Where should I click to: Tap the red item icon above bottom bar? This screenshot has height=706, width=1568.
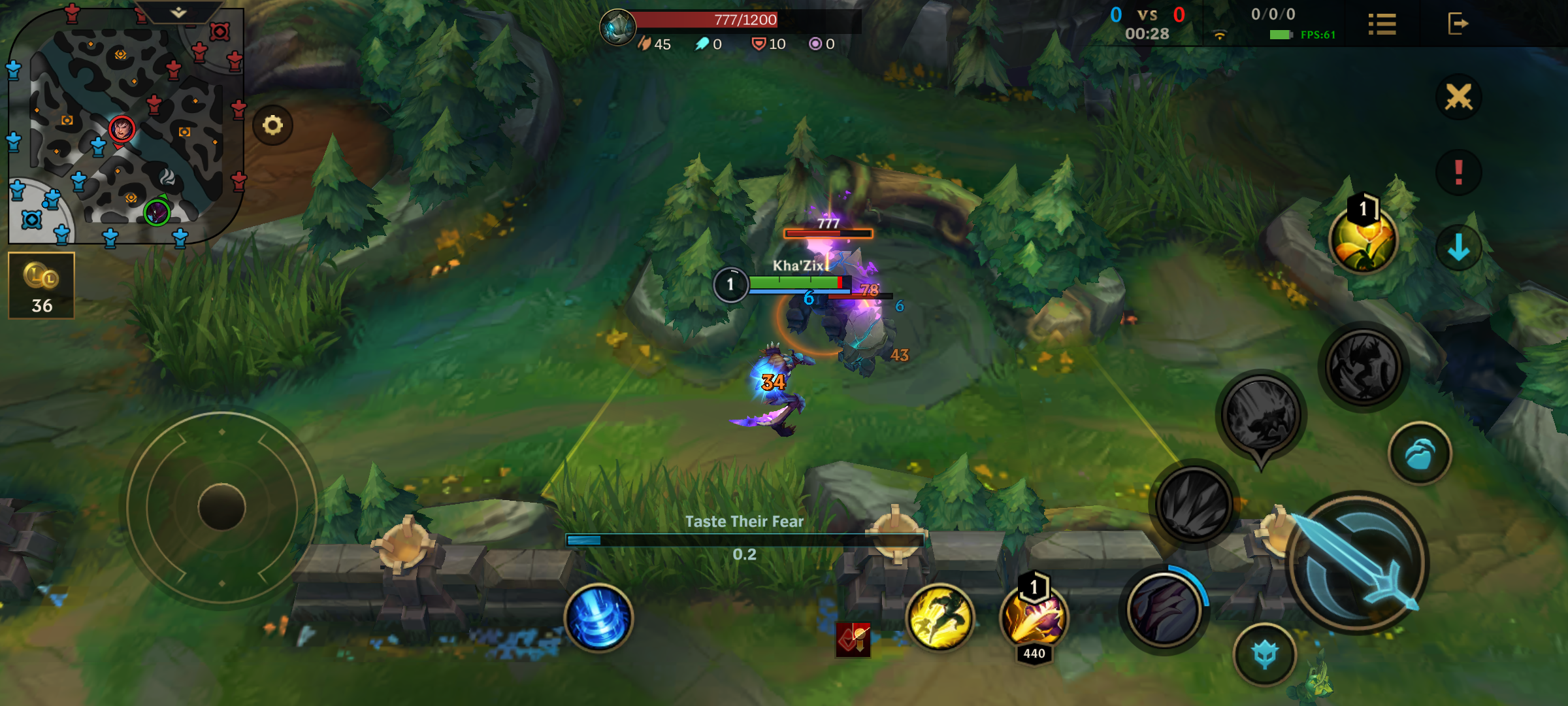click(x=853, y=639)
